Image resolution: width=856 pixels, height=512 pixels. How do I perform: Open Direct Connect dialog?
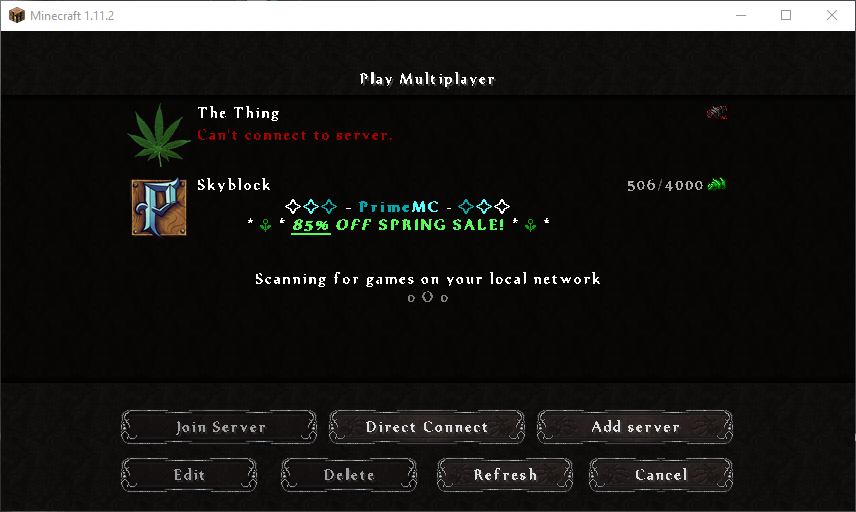point(427,427)
